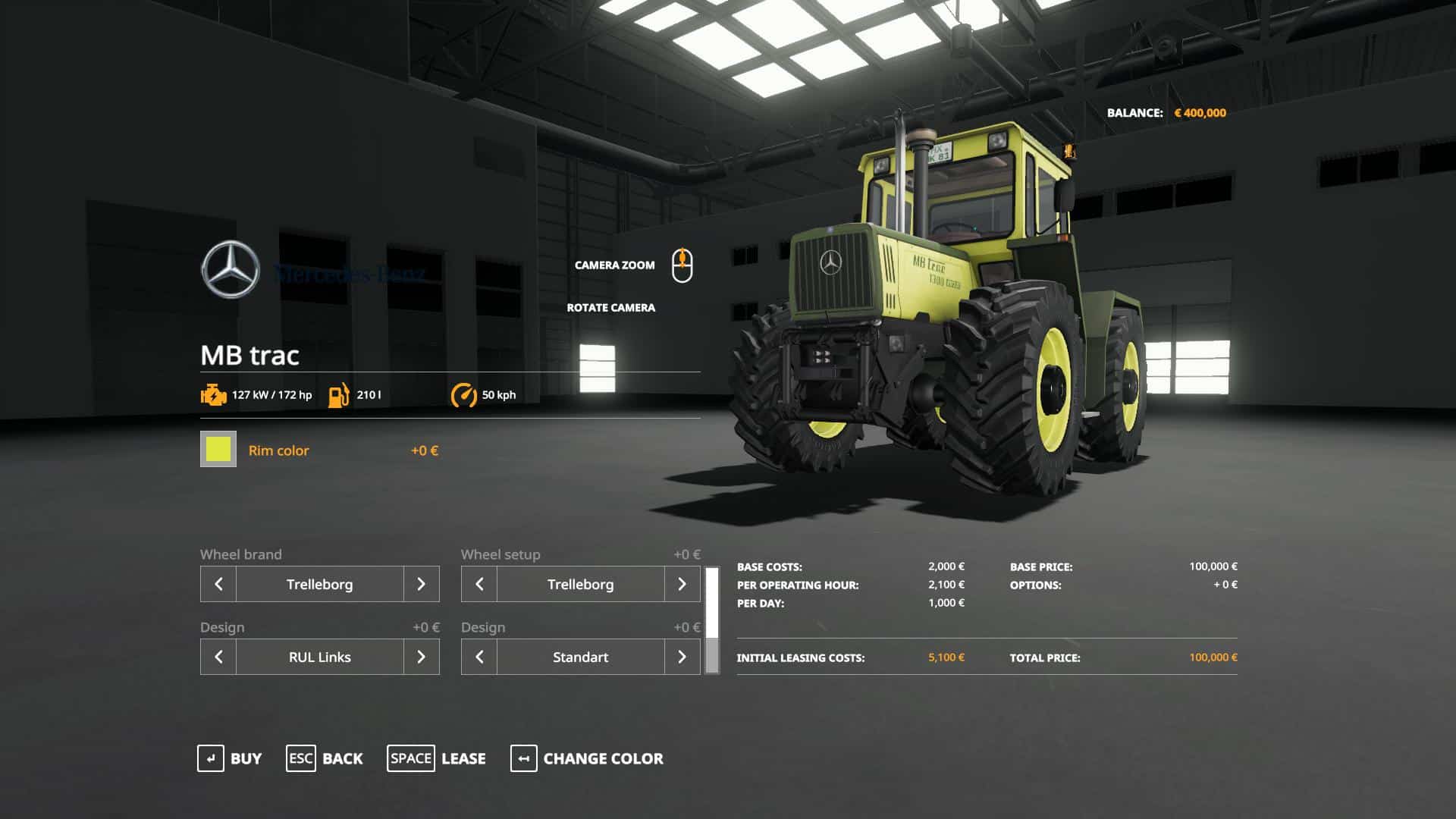Click previous arrow for Wheel brand
The image size is (1456, 819).
(x=218, y=584)
